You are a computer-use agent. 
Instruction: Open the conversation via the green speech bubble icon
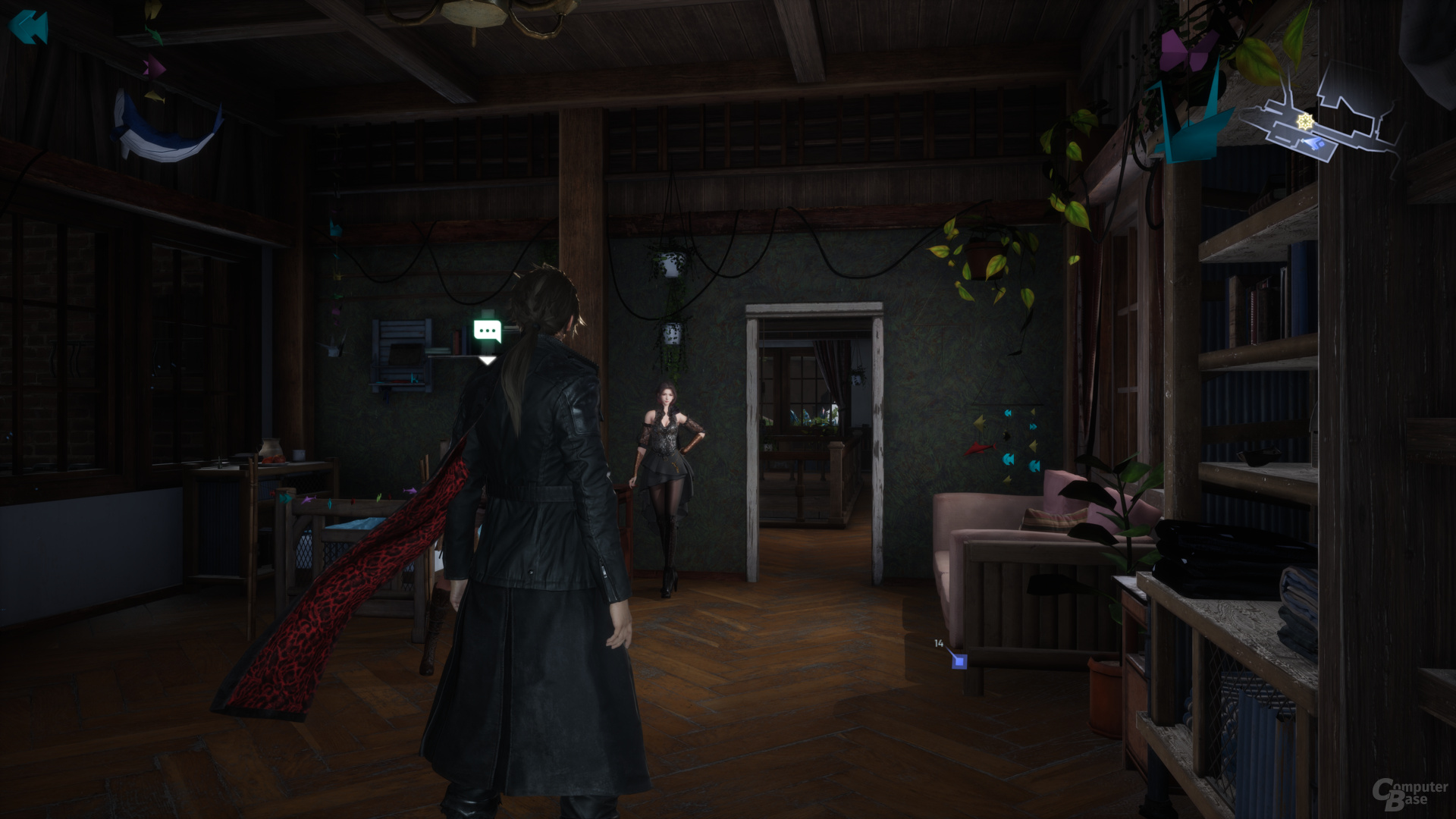coord(488,328)
